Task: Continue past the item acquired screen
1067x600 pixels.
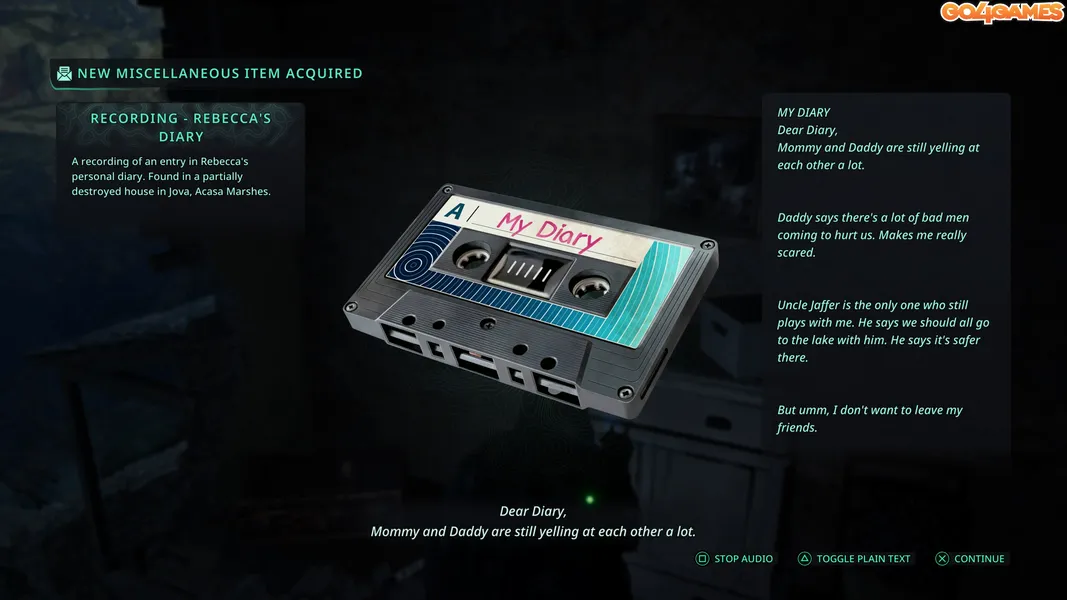Action: click(x=970, y=559)
